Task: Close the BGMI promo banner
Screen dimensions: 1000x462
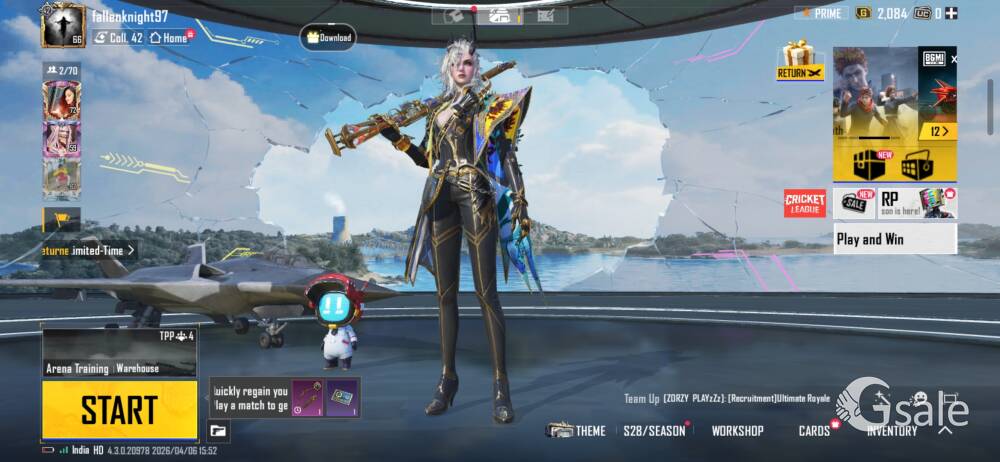Action: click(x=953, y=60)
